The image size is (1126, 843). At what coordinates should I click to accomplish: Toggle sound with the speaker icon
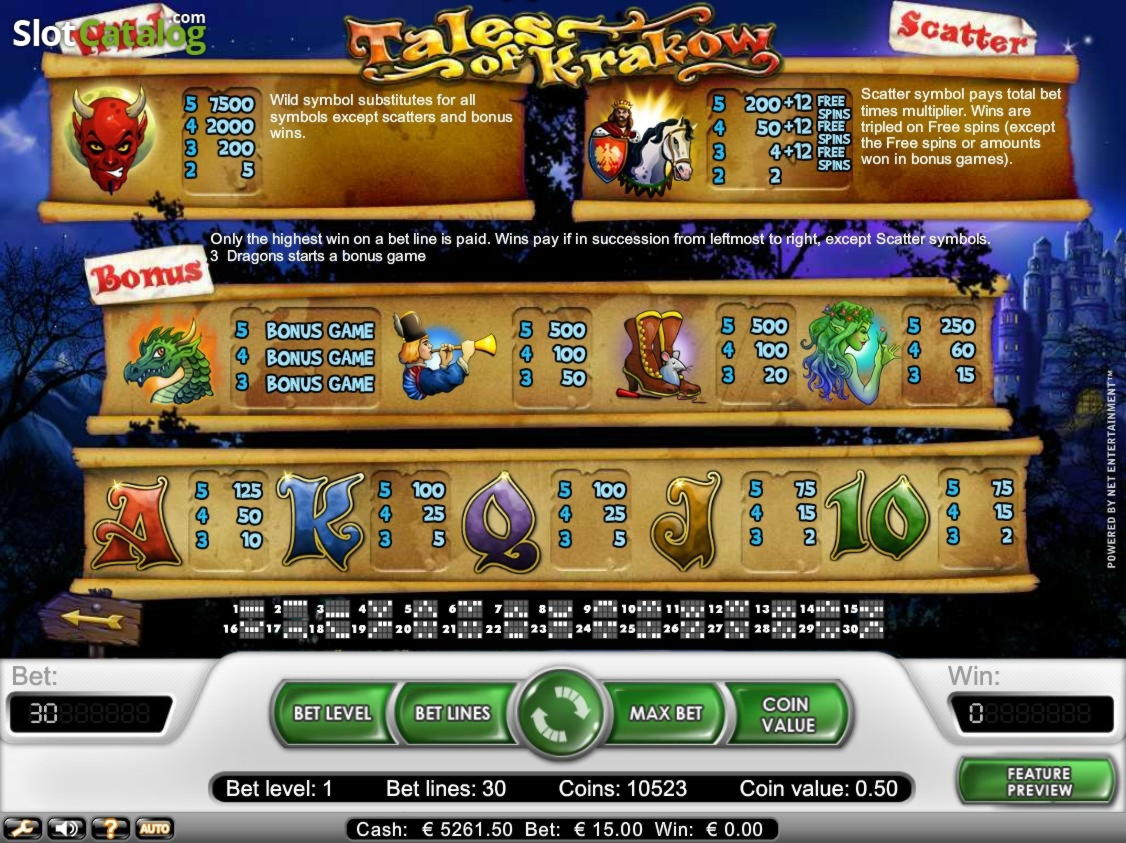(66, 828)
